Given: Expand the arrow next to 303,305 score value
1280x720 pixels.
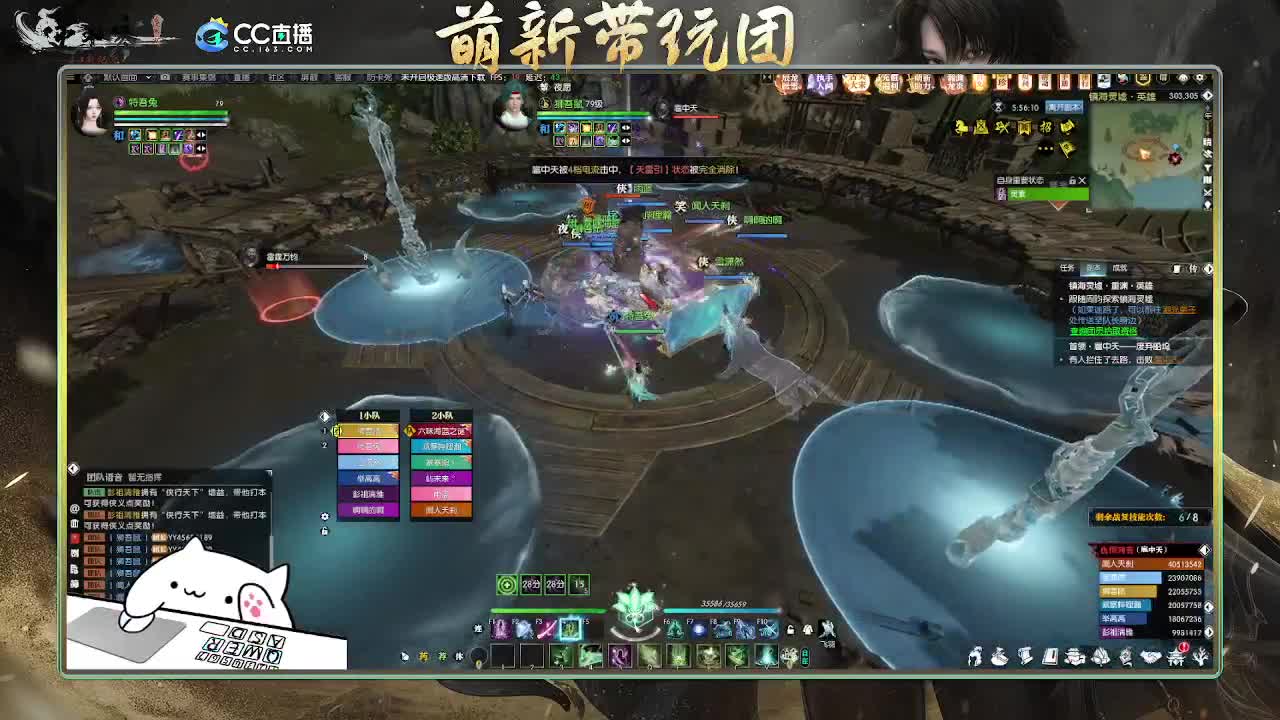Looking at the screenshot, I should click(x=1207, y=95).
